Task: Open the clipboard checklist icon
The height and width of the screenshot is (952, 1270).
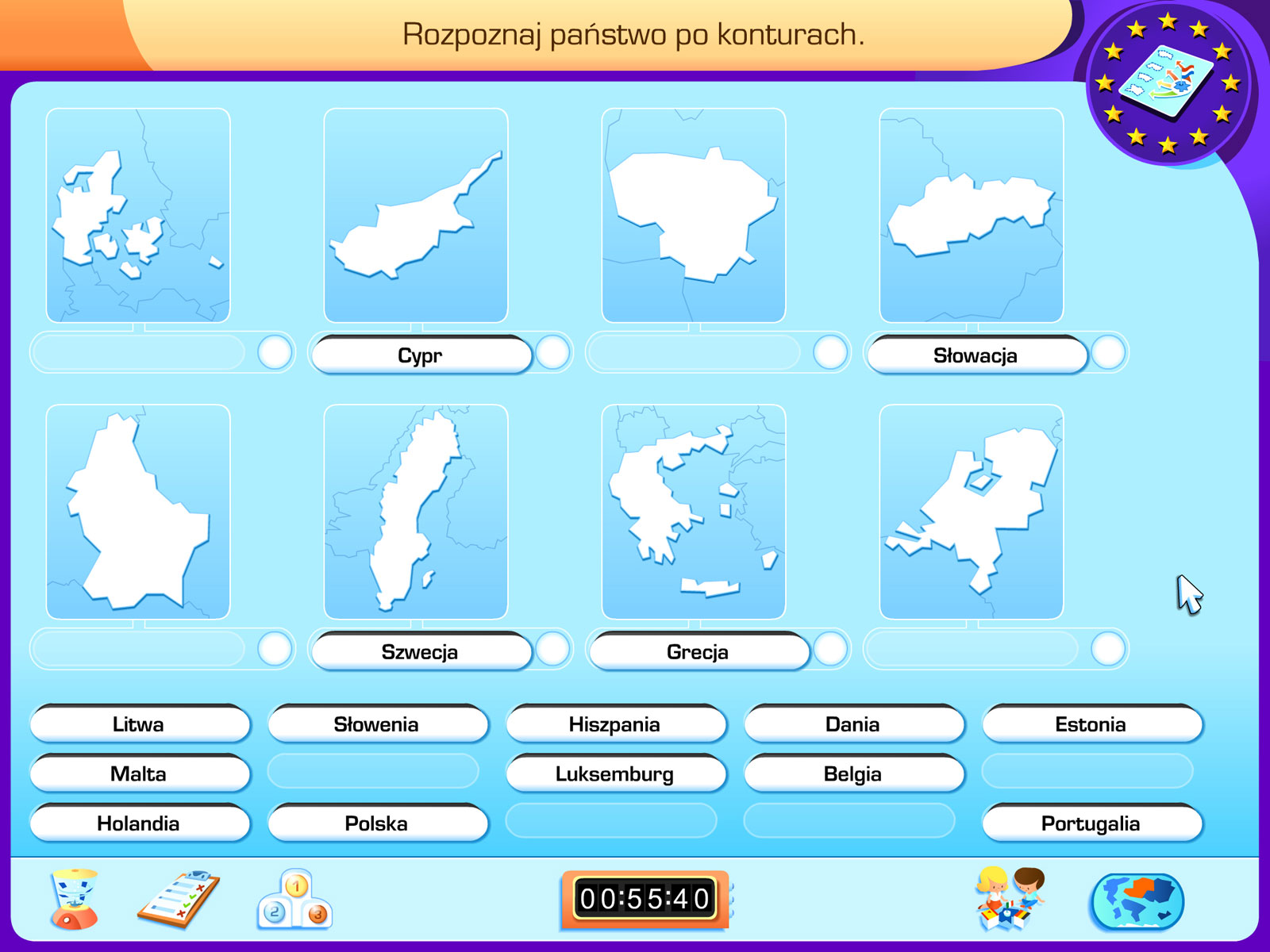Action: click(179, 900)
